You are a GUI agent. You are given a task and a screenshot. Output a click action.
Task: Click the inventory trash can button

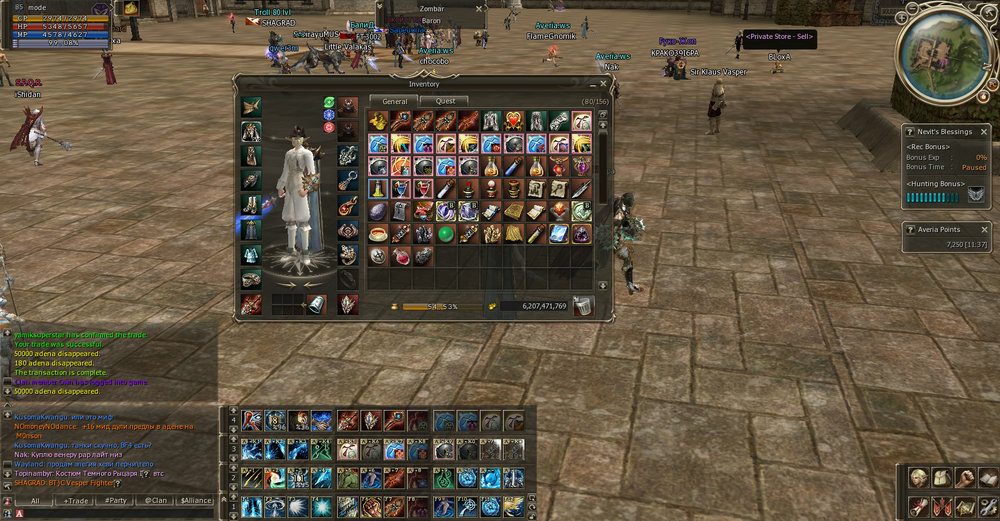click(582, 306)
